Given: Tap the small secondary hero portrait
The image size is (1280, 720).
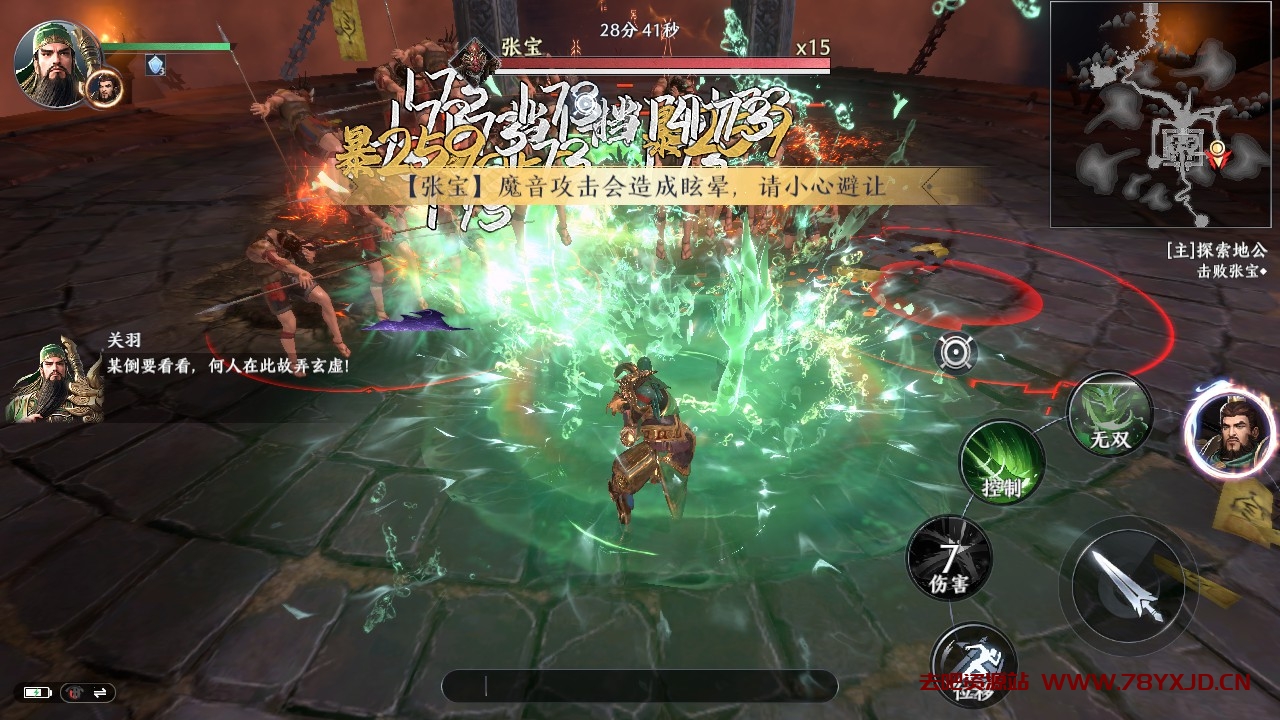Looking at the screenshot, I should (104, 87).
